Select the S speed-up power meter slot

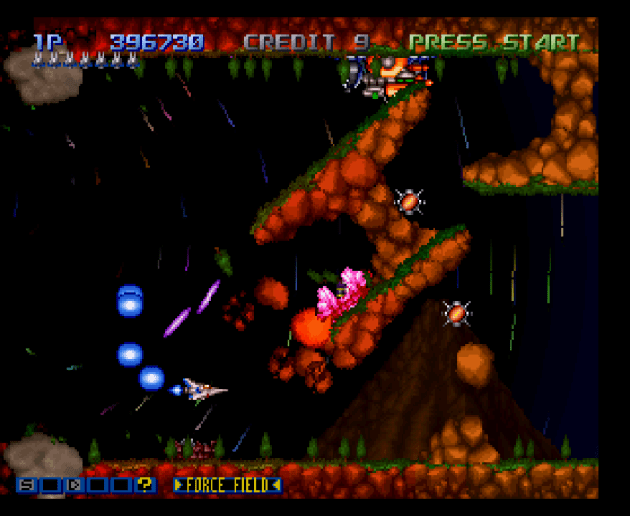[25, 485]
